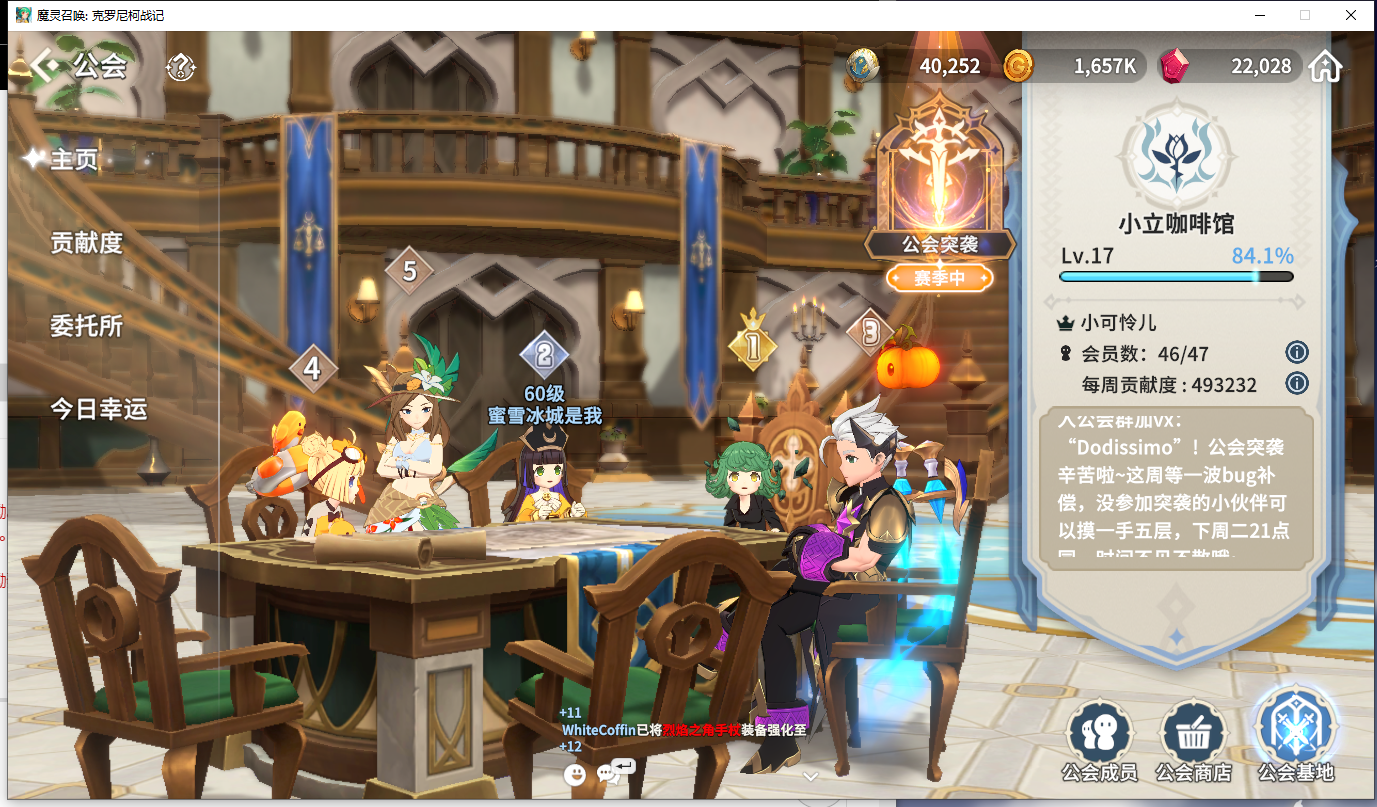Go back using the 公会 back arrow

[x=45, y=66]
